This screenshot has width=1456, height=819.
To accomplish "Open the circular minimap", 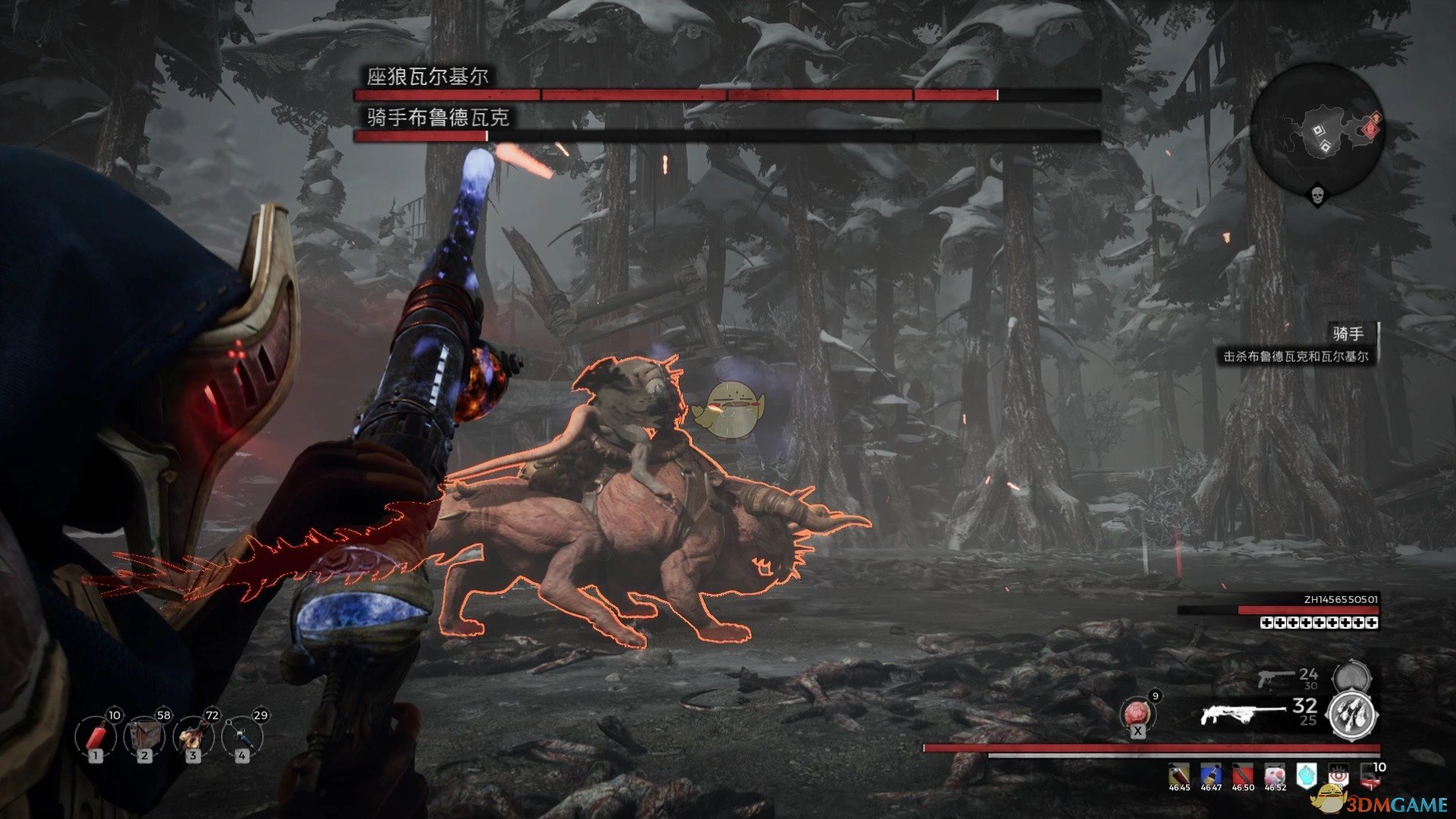I will (x=1317, y=127).
